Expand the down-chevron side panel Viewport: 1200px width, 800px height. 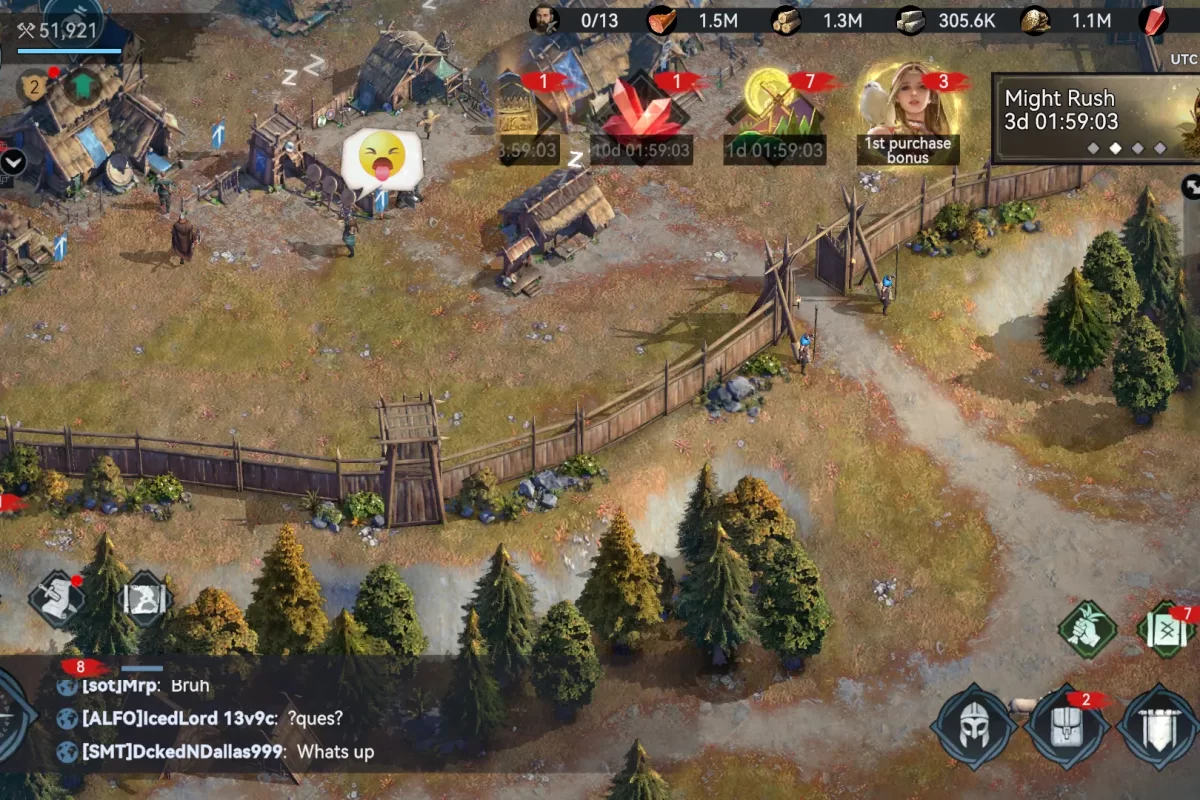pos(13,160)
